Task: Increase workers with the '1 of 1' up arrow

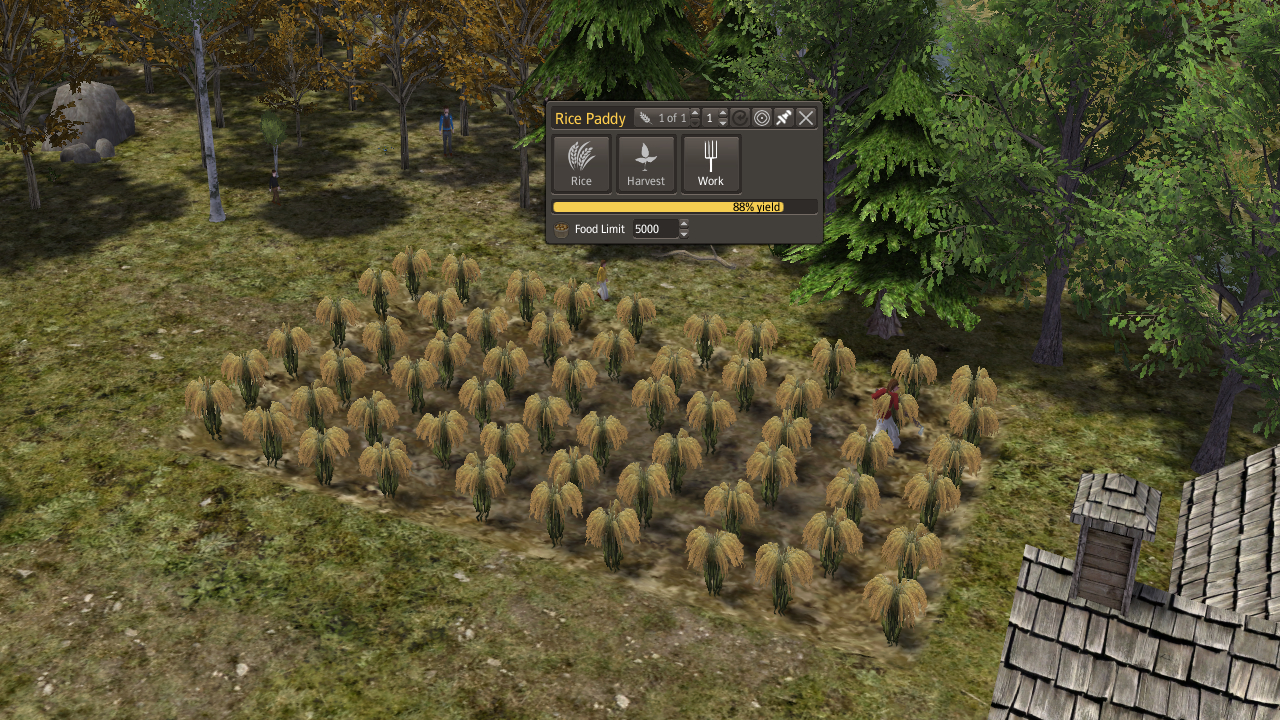Action: [695, 113]
